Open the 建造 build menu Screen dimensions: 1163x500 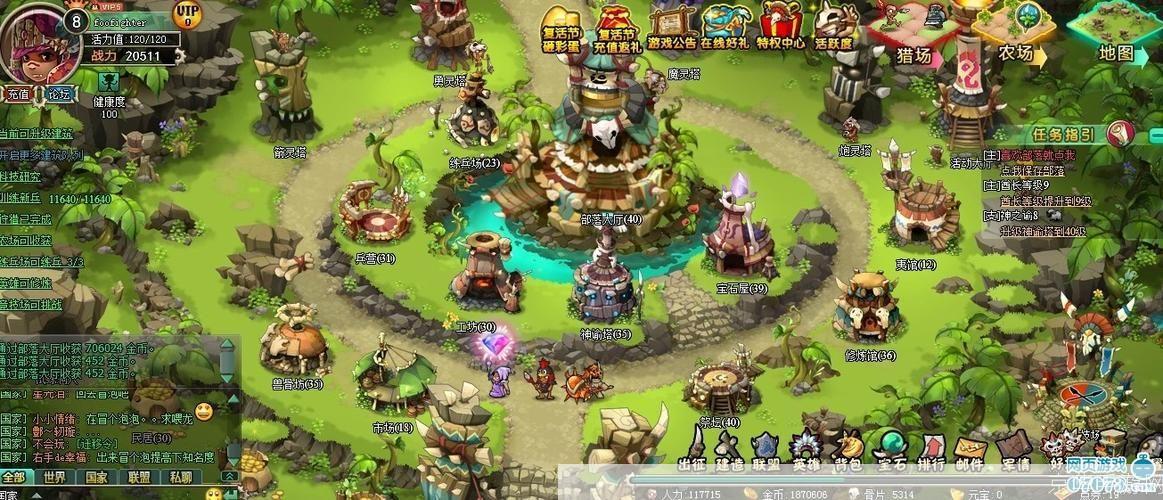coord(729,449)
